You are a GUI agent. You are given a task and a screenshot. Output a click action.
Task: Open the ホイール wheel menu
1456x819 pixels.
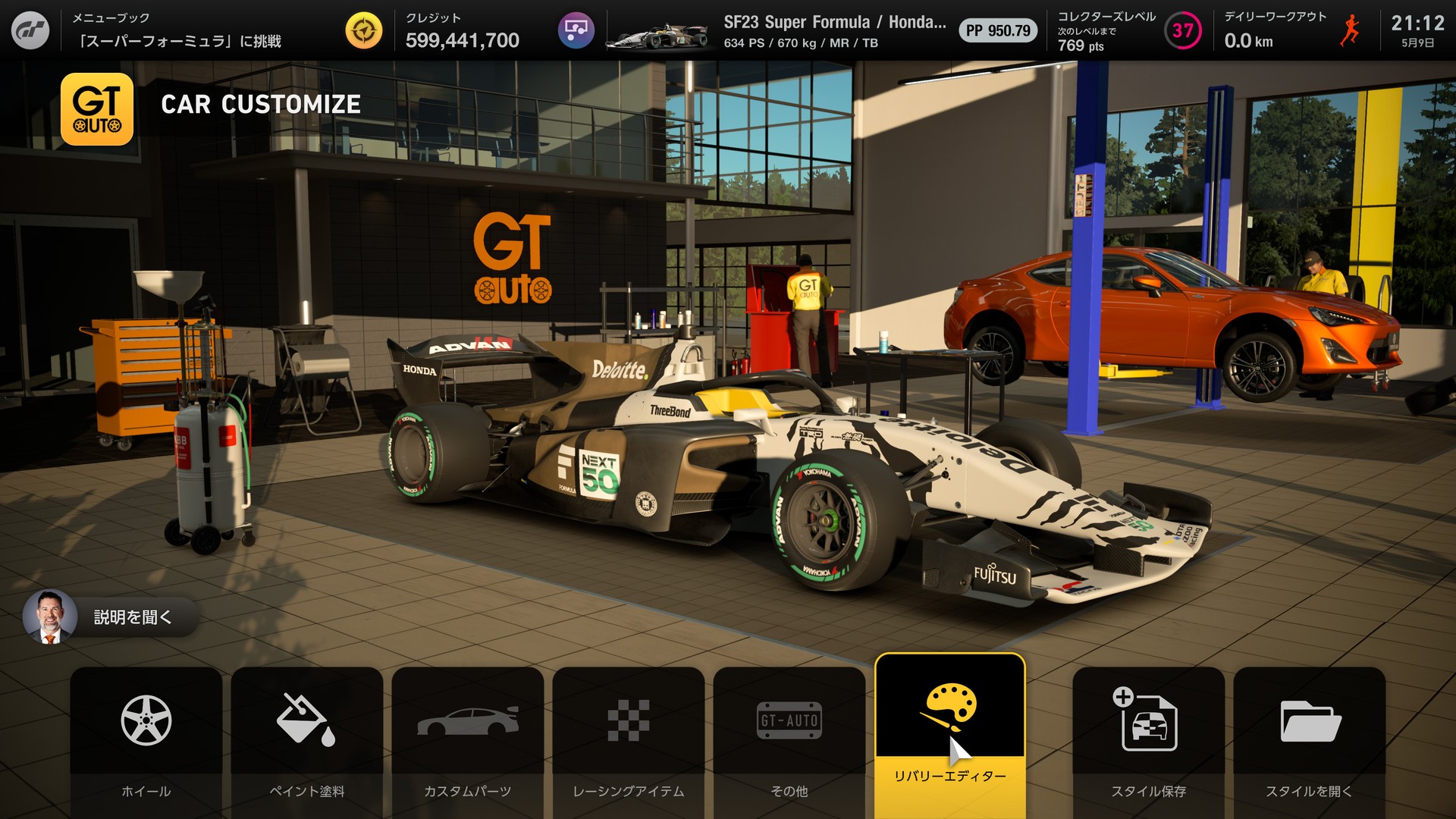coord(146,739)
